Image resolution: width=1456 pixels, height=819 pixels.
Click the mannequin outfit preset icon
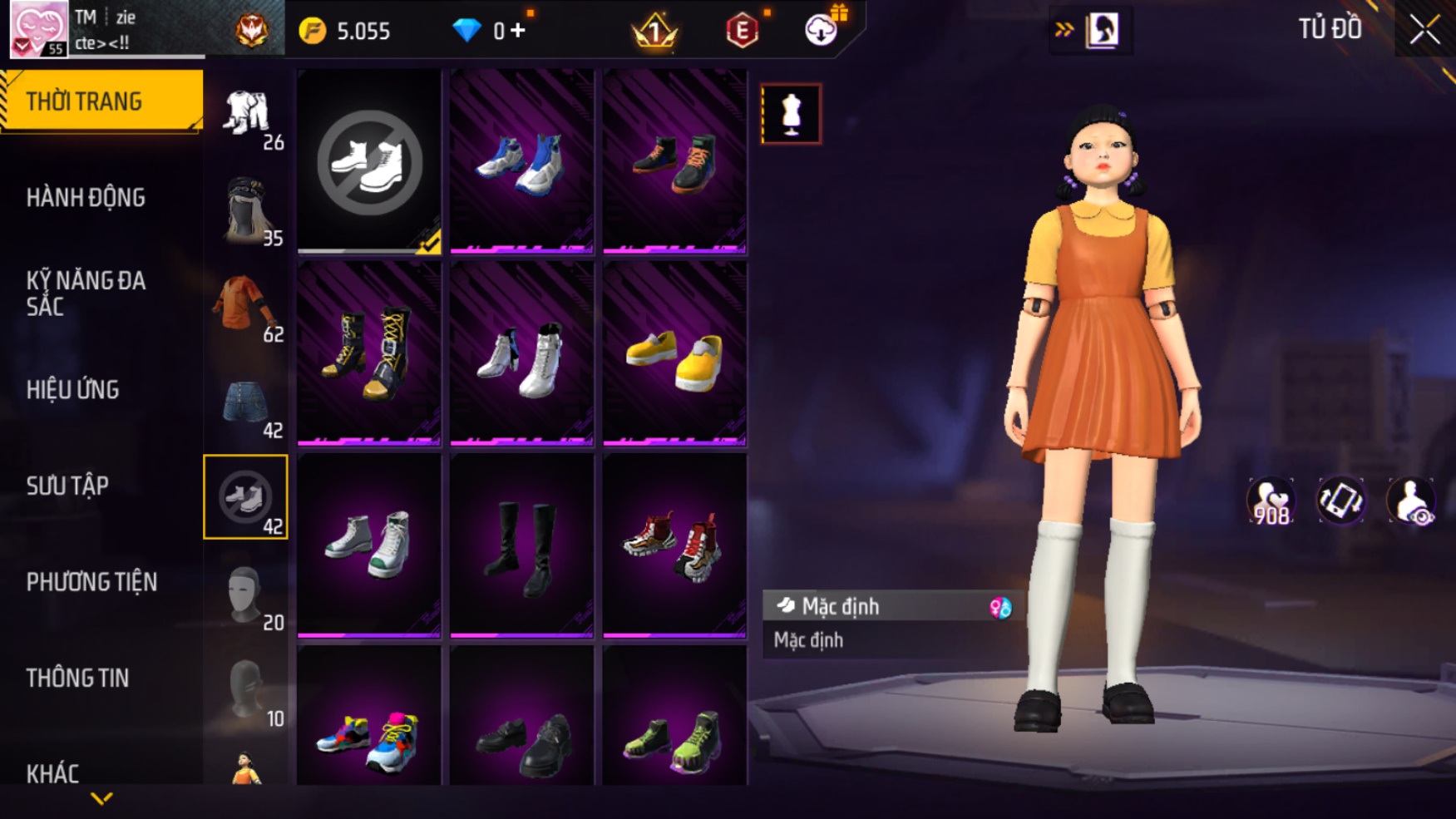[x=791, y=114]
